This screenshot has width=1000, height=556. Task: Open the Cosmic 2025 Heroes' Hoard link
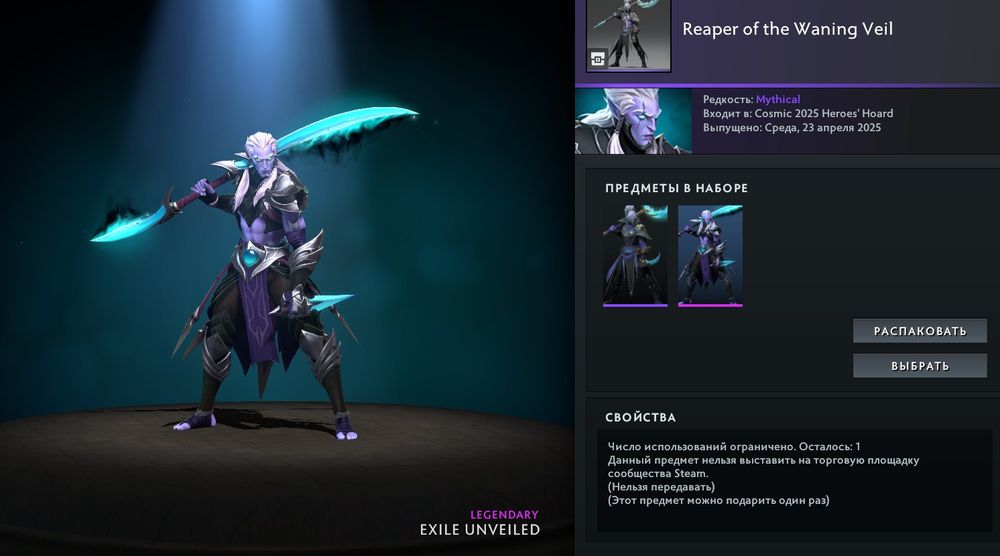[824, 114]
